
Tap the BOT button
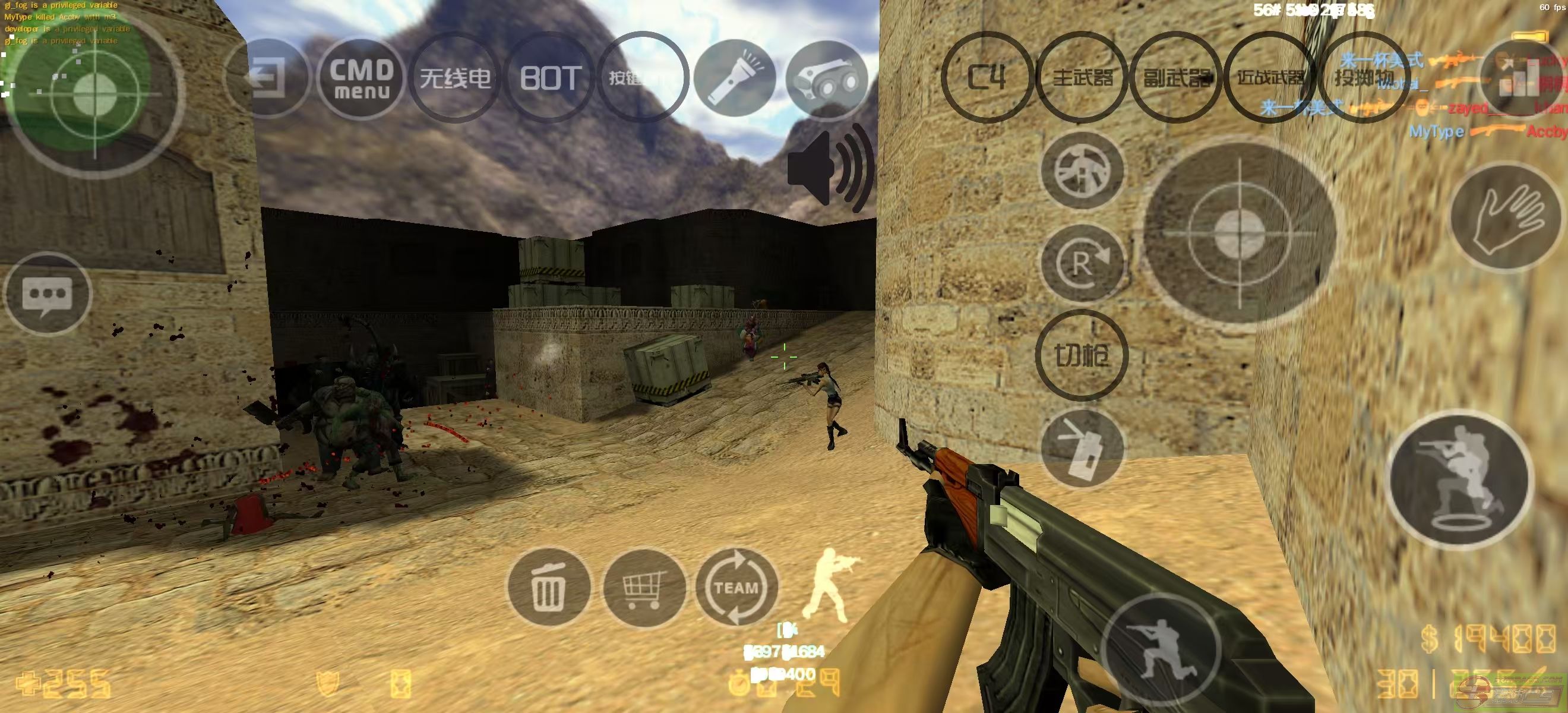pos(549,78)
